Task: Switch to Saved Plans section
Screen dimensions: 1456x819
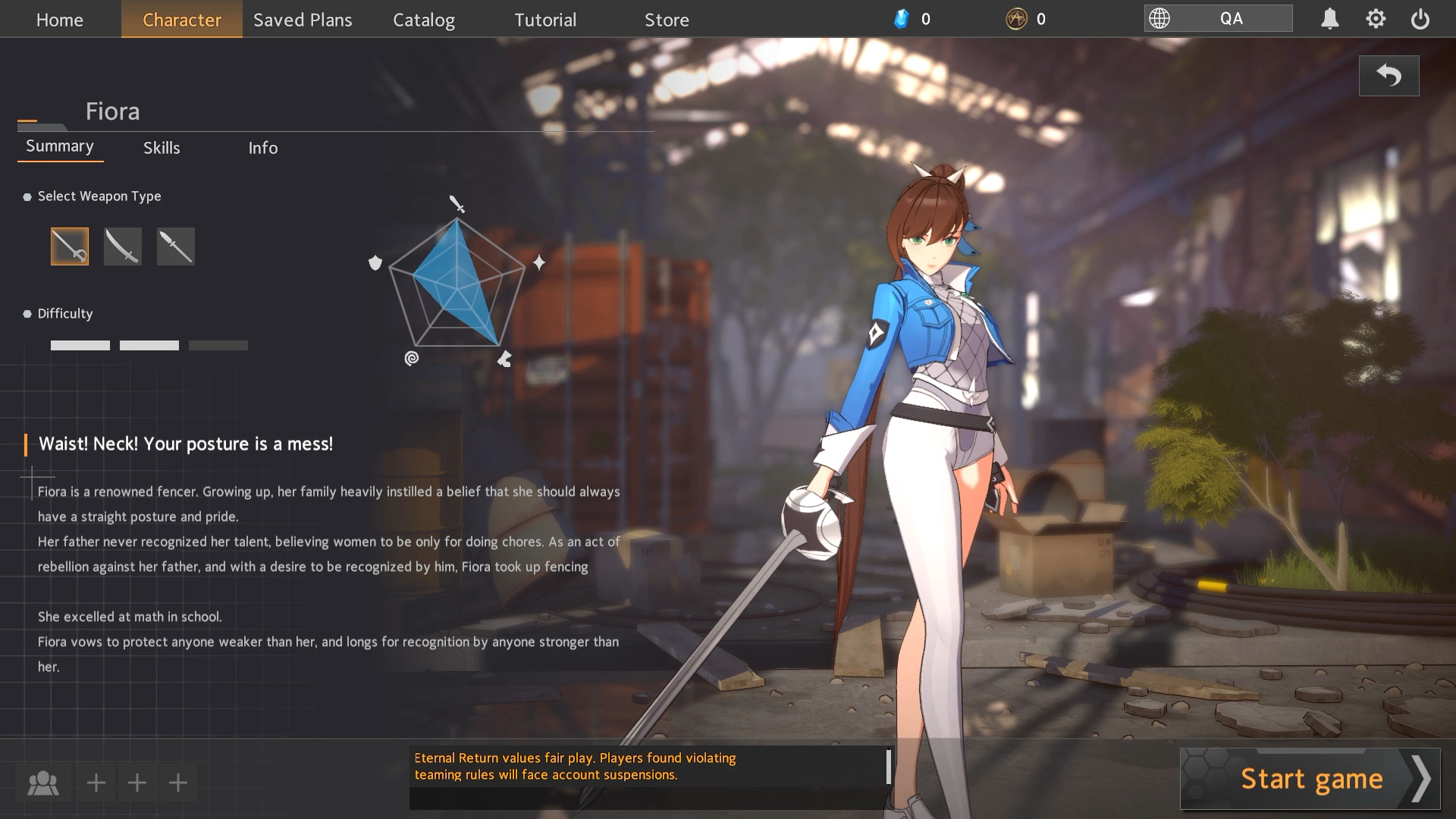Action: point(303,20)
